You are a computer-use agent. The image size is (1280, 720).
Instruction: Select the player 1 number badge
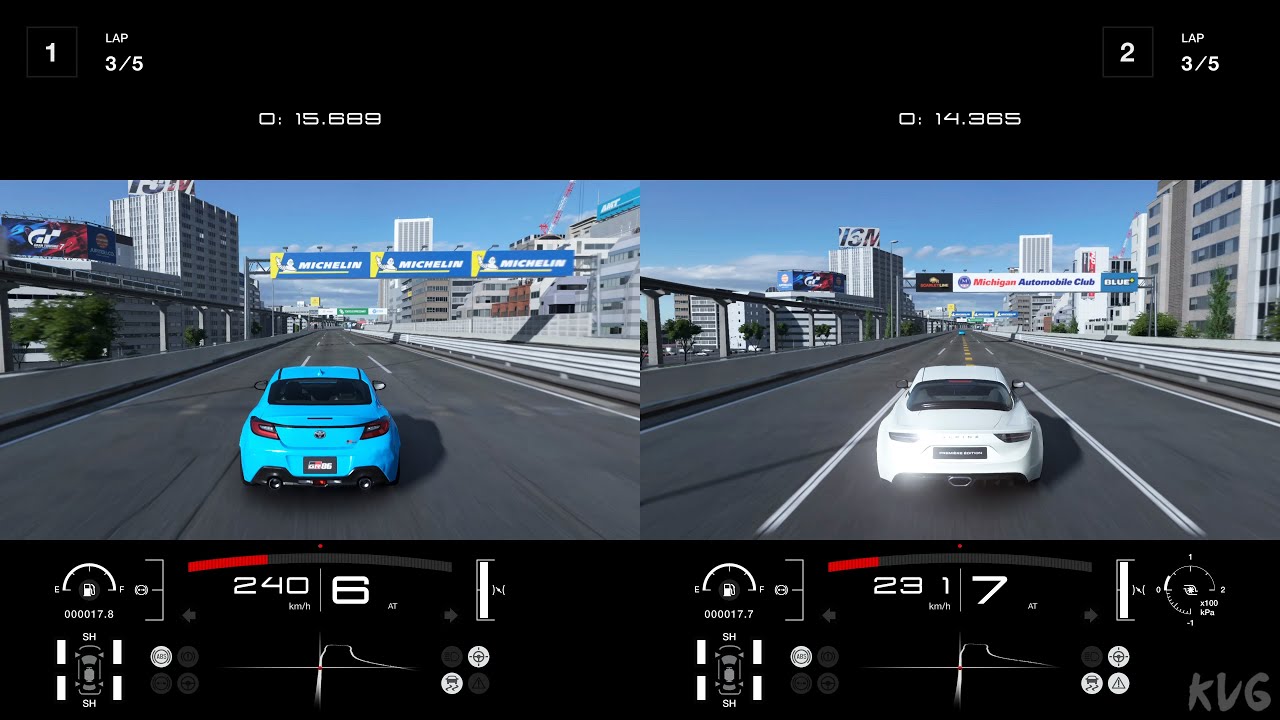point(51,52)
